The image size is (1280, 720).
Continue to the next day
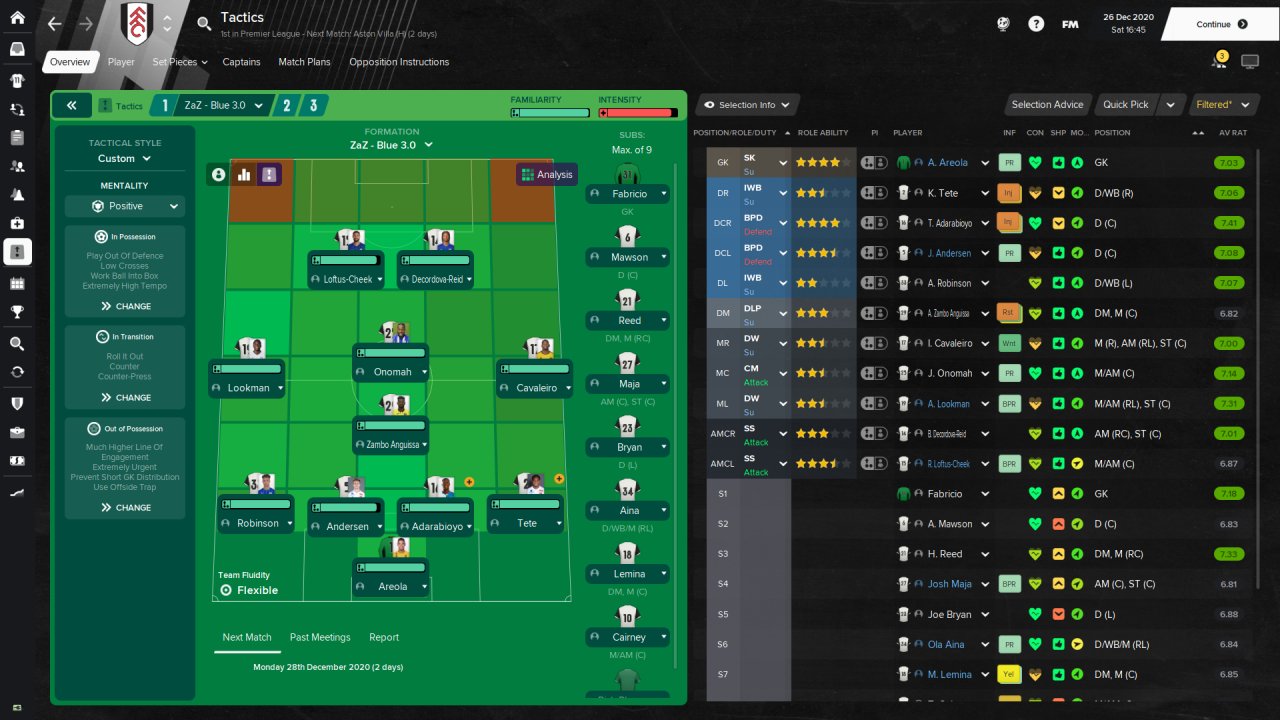pos(1221,24)
